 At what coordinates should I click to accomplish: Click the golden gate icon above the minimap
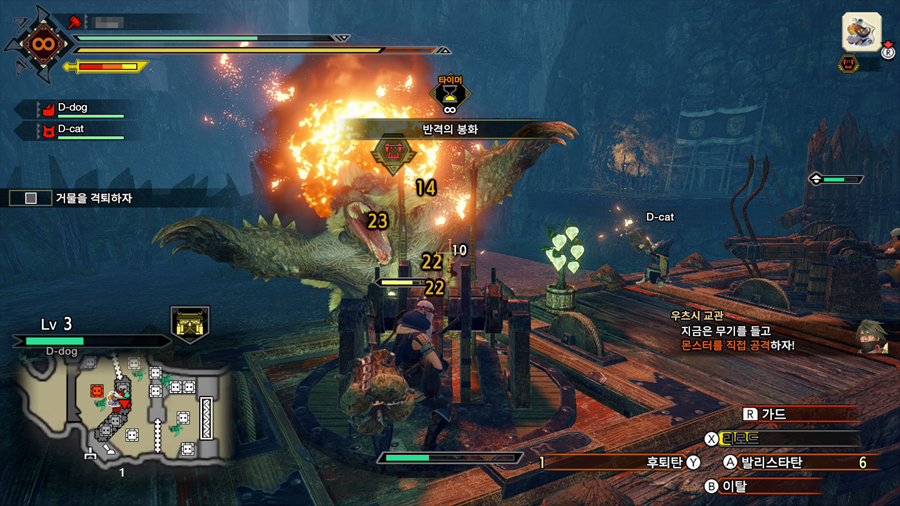point(188,321)
